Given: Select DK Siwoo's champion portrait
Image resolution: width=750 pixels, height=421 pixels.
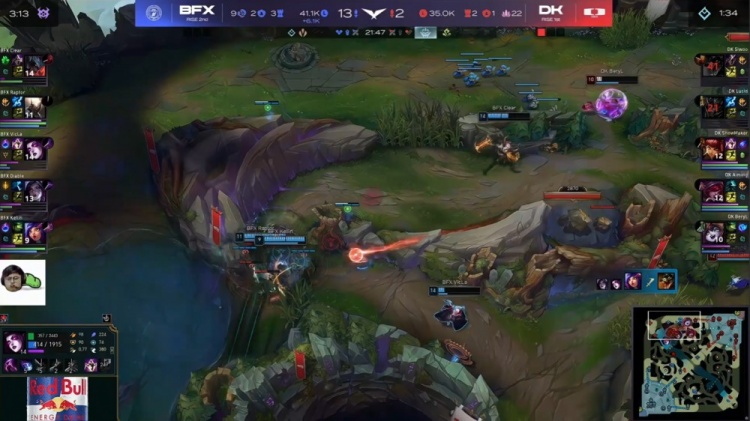Looking at the screenshot, I should (714, 66).
